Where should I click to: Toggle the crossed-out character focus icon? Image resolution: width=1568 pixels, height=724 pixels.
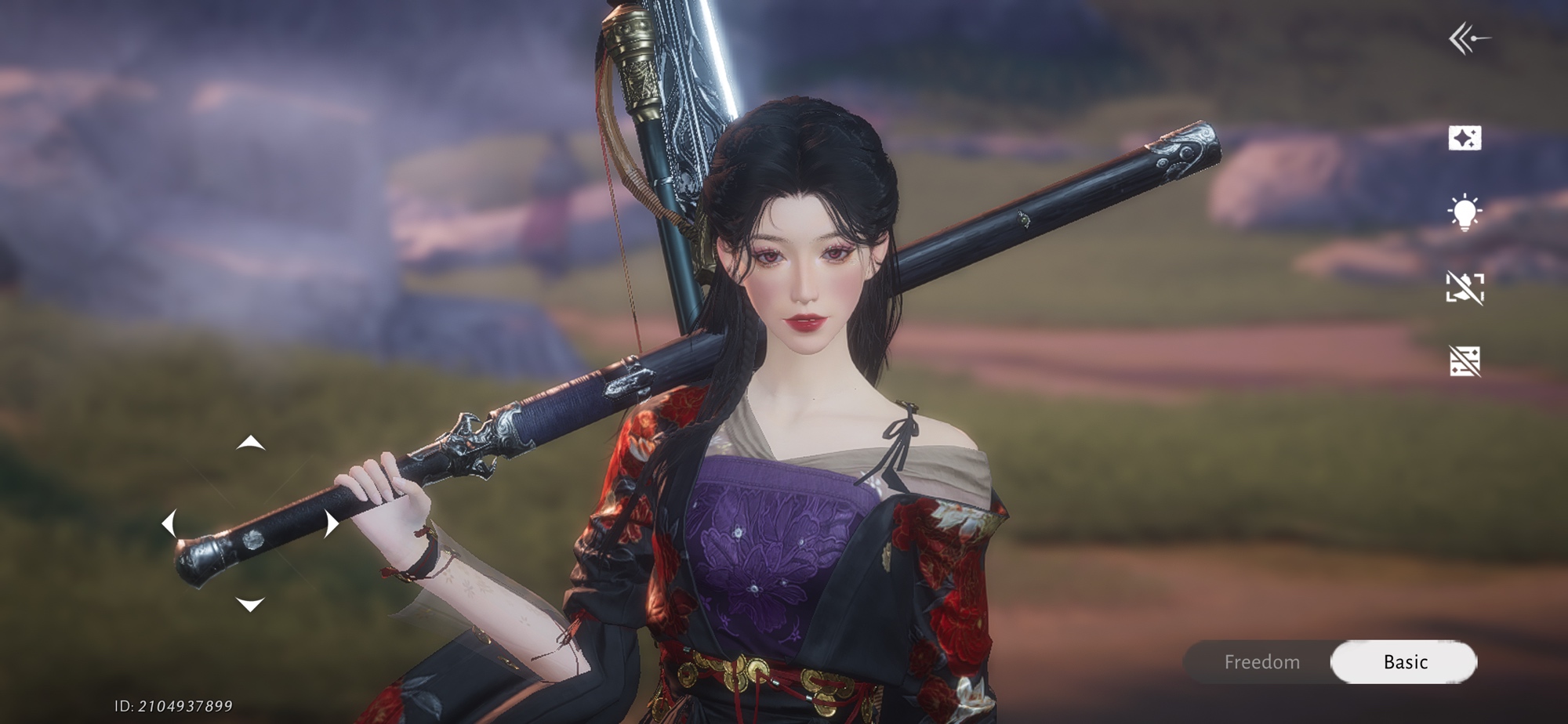point(1465,288)
